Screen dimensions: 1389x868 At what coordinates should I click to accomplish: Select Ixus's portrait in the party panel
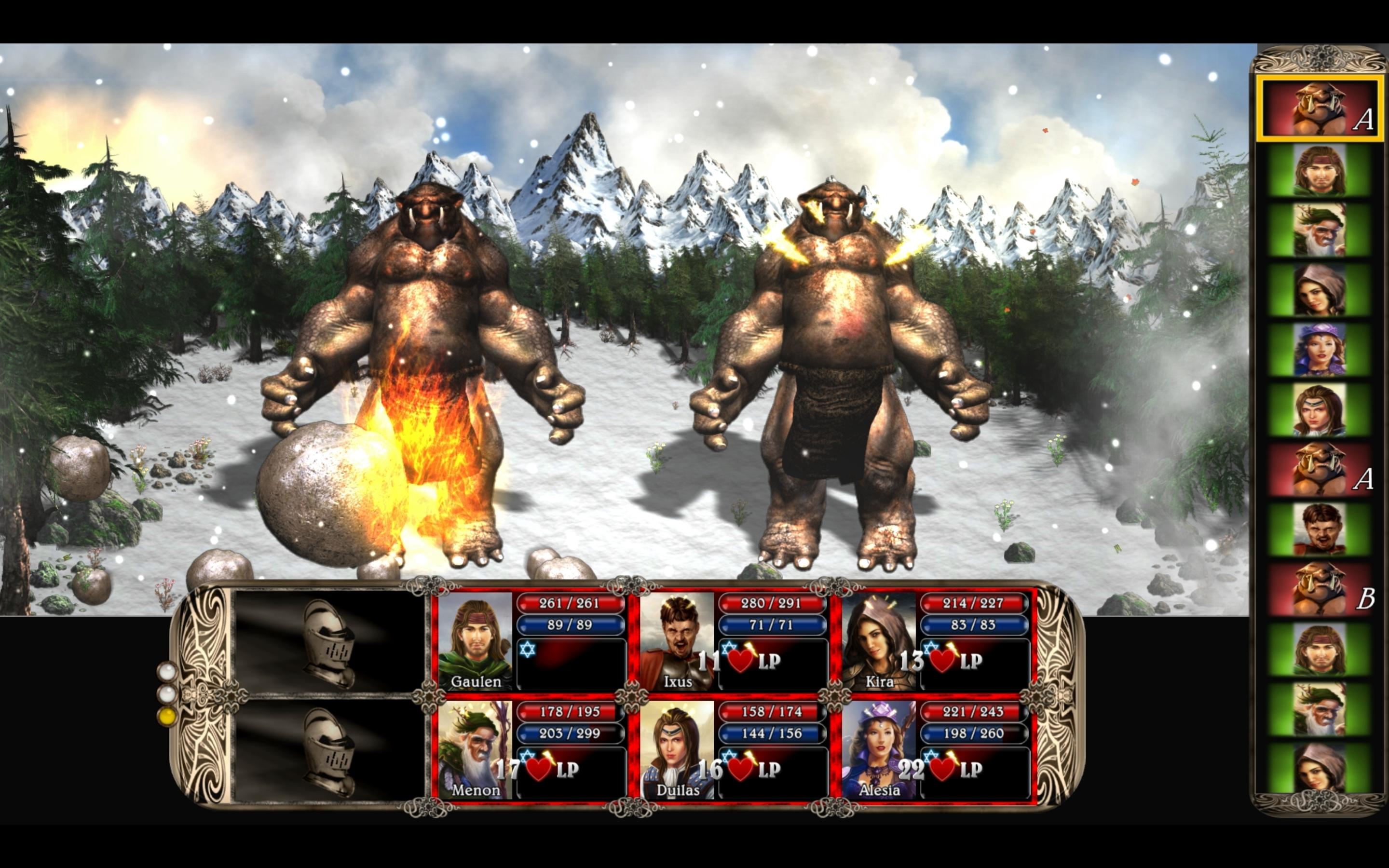click(677, 641)
